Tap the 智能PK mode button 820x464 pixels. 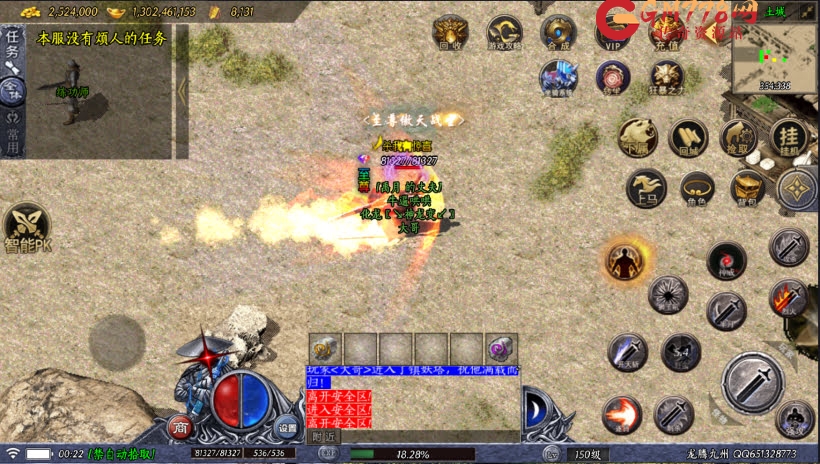[26, 228]
